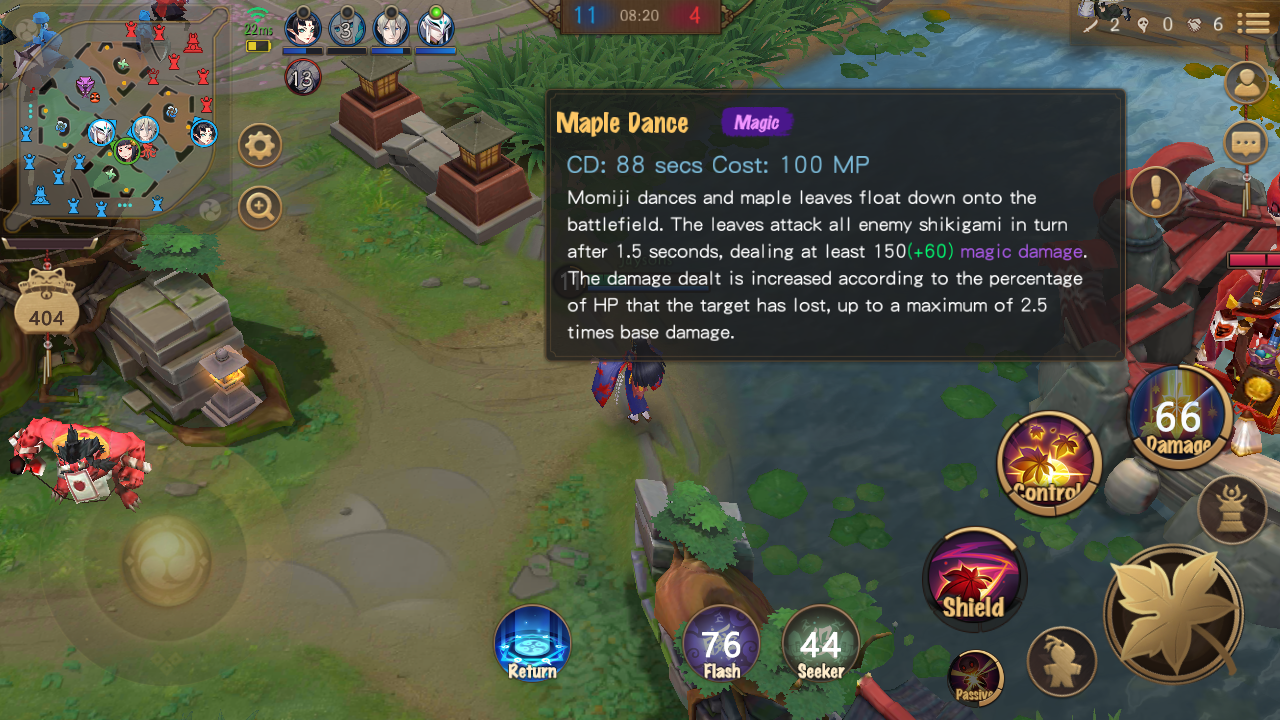Send the exclamation mark alert signal

[1157, 190]
